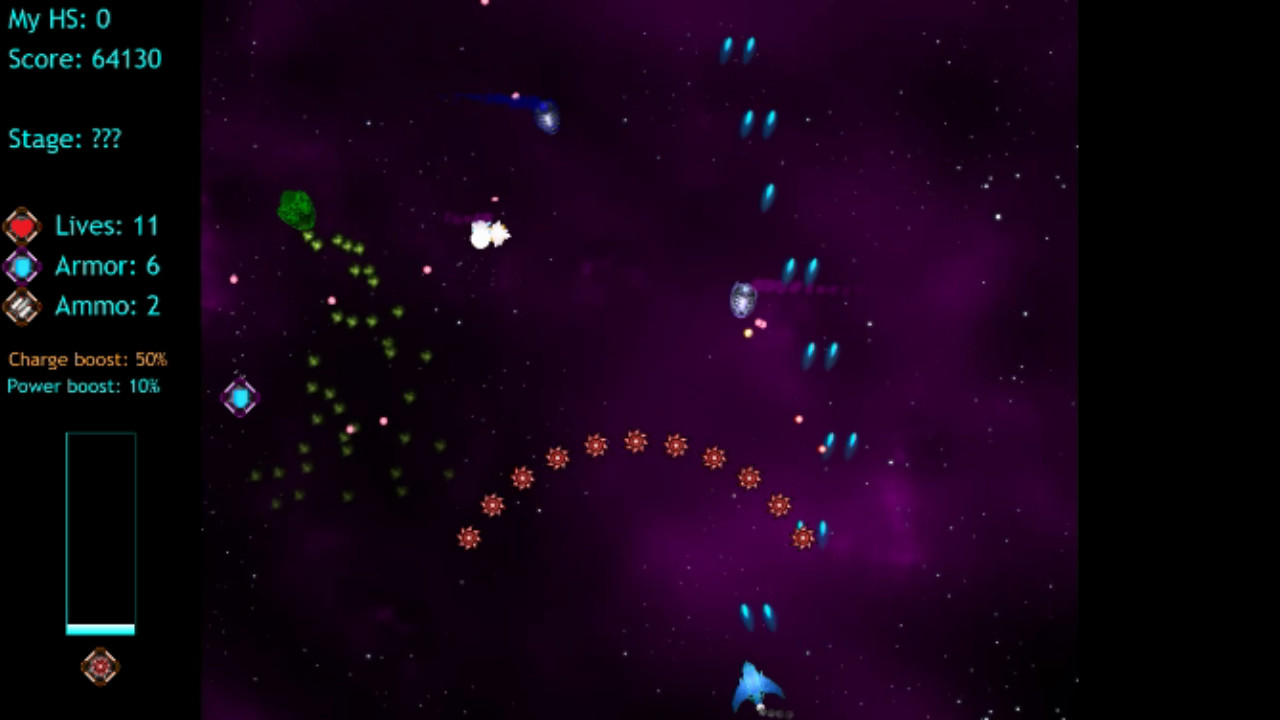Click the white explosion burst
This screenshot has width=1280, height=720.
(487, 235)
